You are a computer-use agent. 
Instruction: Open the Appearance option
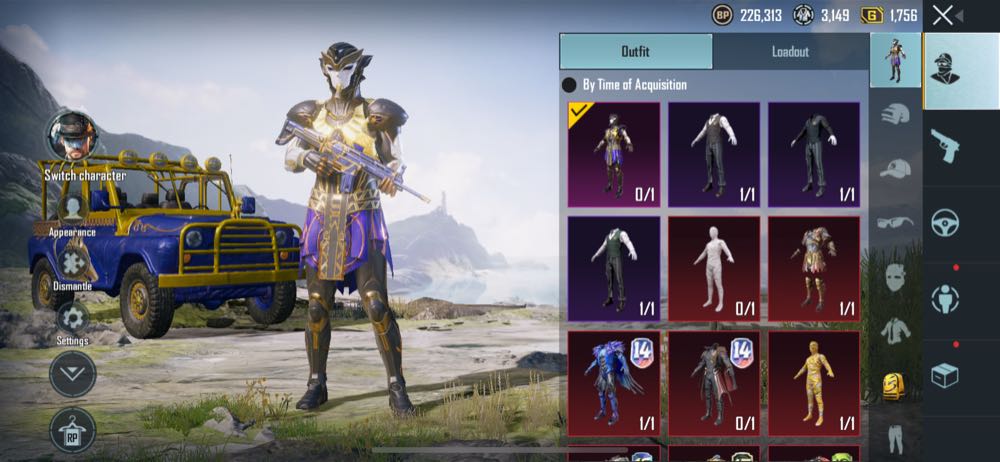[x=73, y=208]
